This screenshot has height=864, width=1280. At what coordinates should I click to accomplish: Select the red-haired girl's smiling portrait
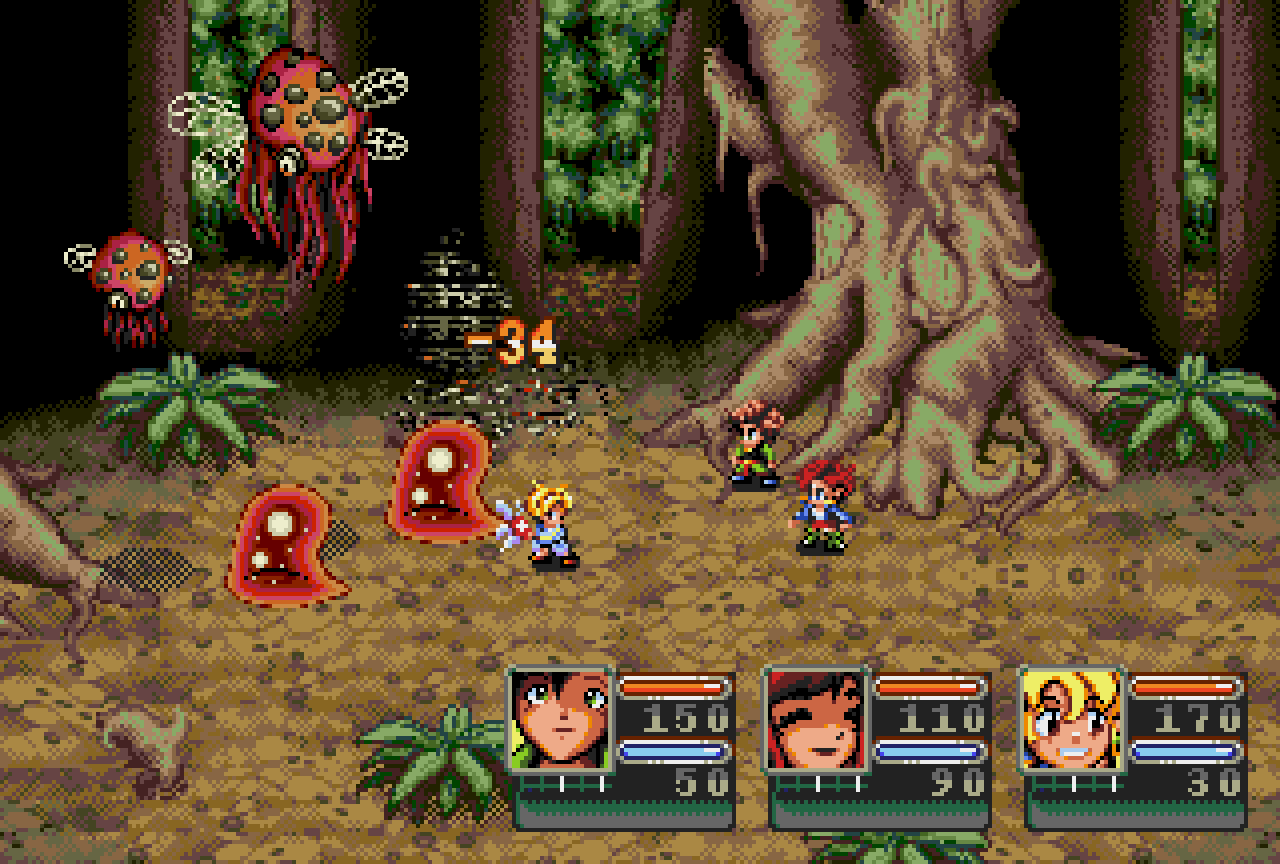815,715
